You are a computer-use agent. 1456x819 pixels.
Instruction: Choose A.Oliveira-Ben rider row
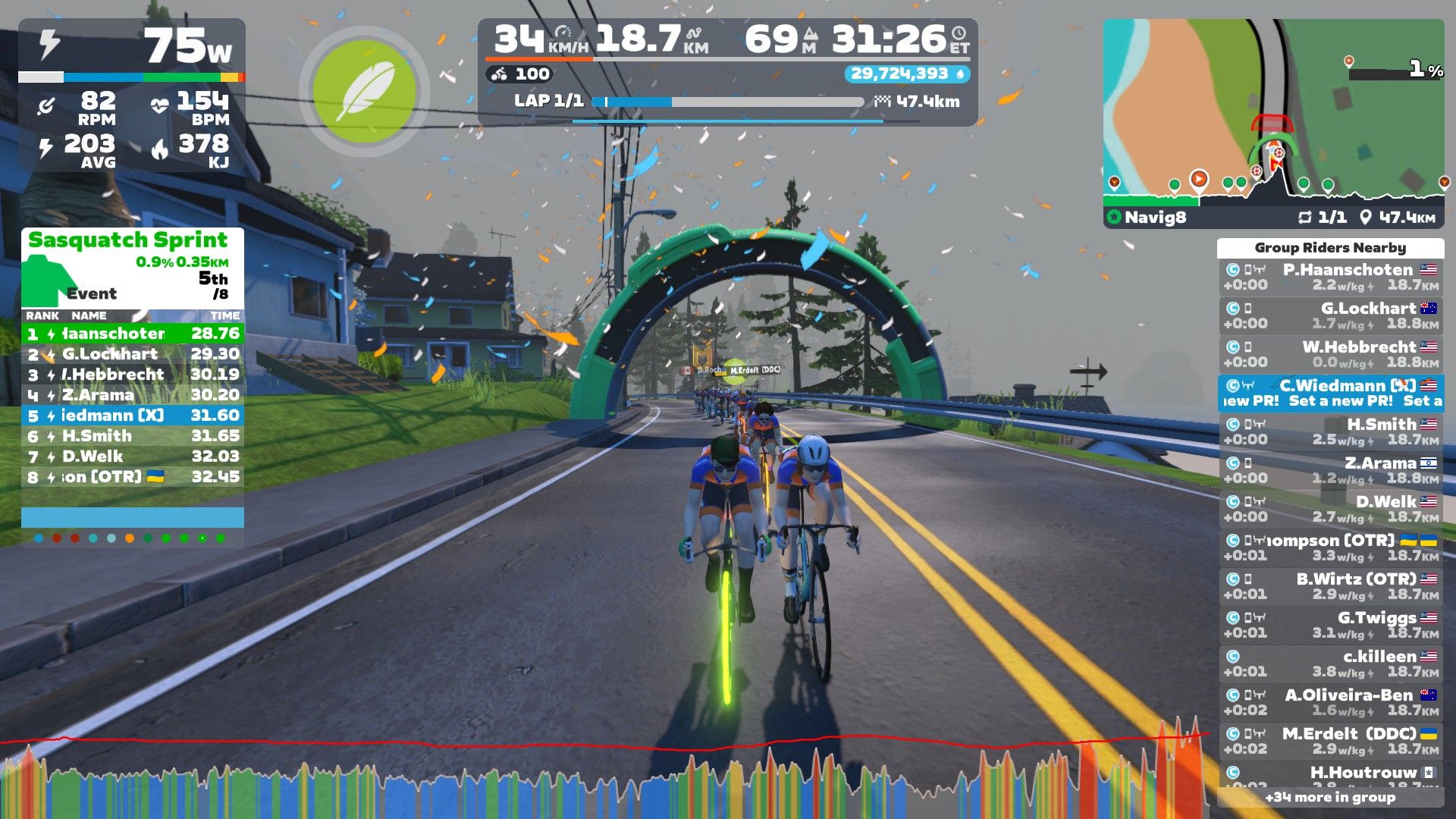(x=1330, y=702)
